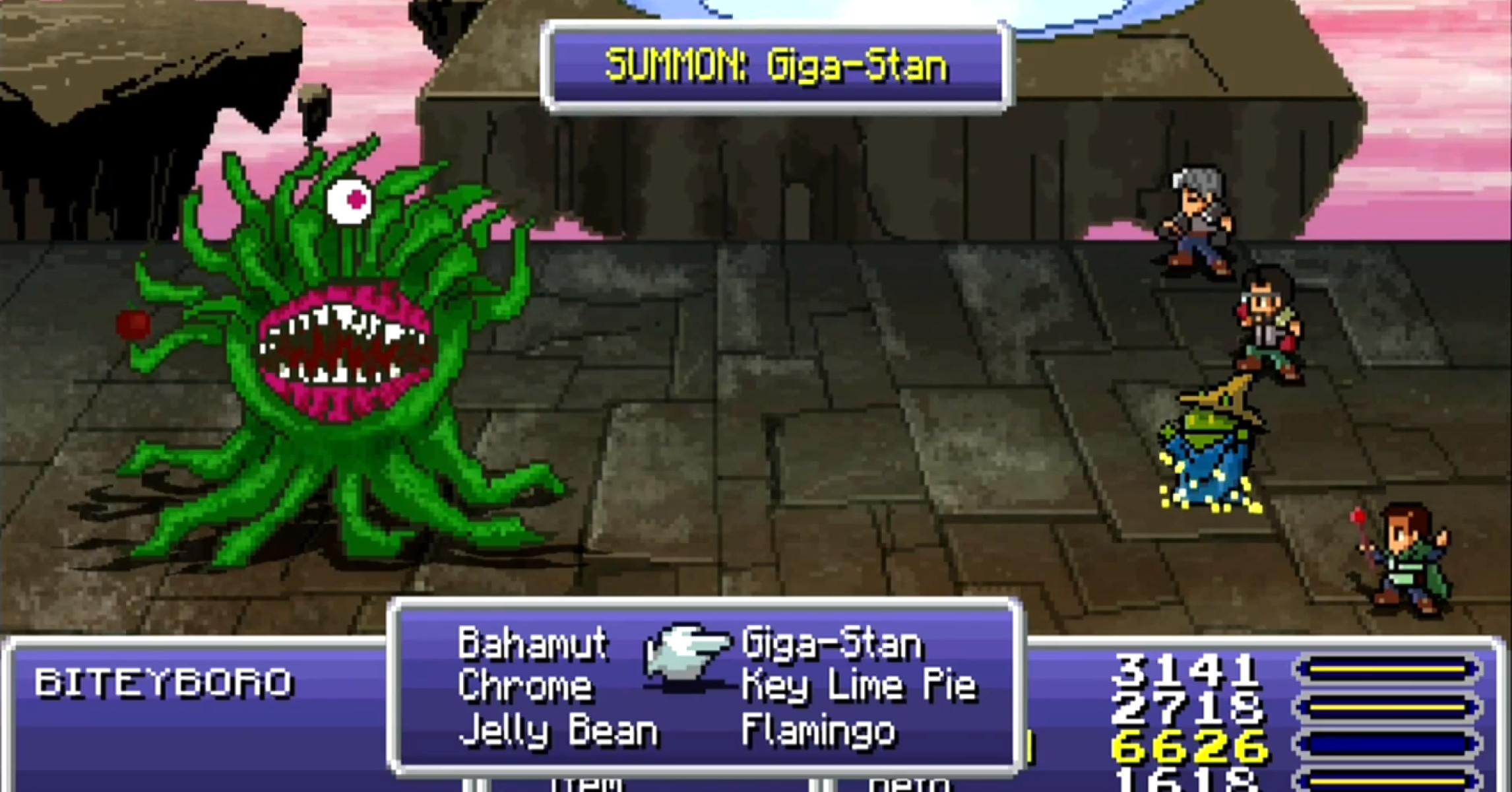
Task: Choose Giga-Stan from the summon list
Action: click(x=831, y=645)
